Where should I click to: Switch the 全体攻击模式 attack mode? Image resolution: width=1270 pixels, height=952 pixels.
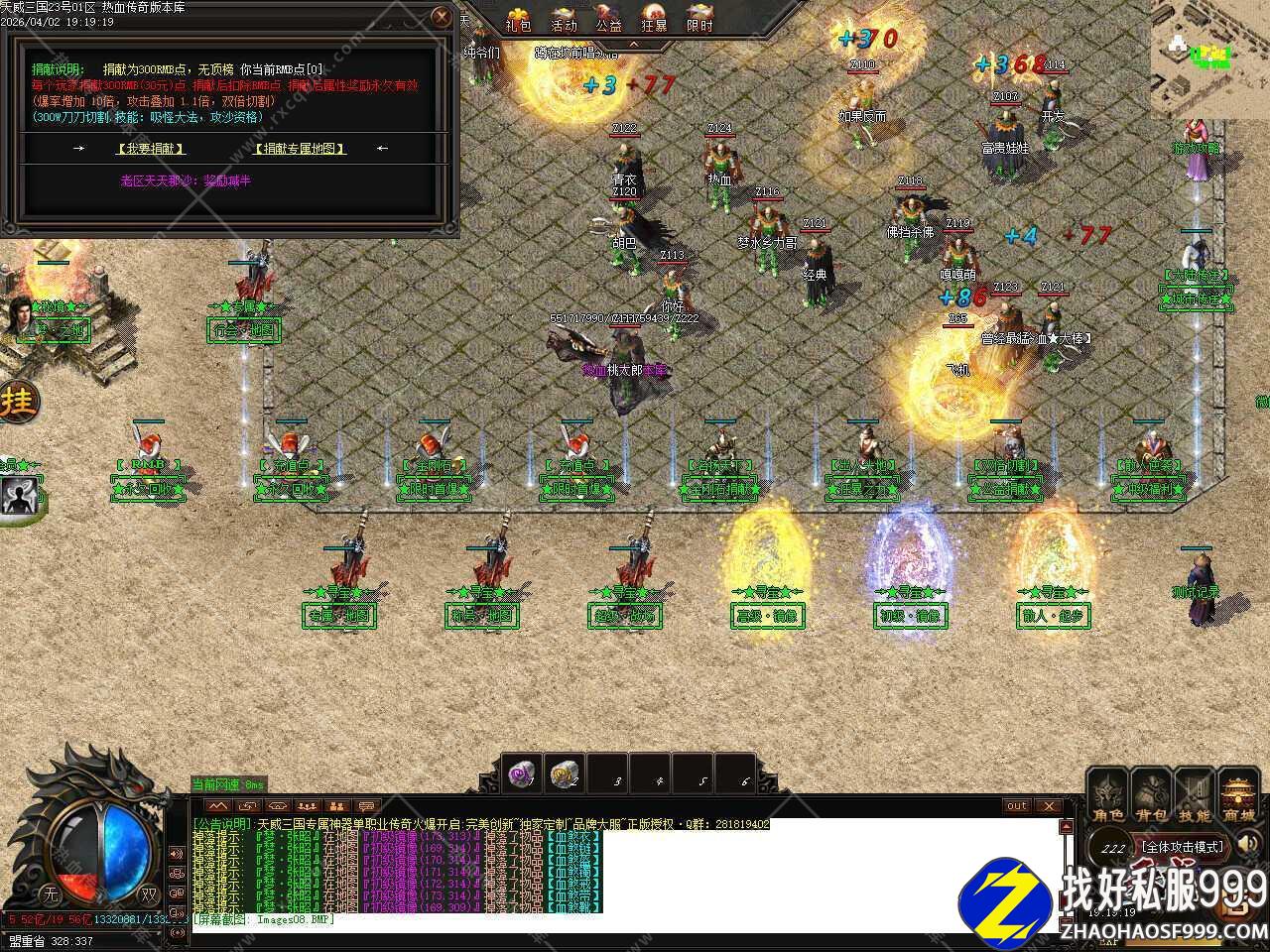point(1181,847)
